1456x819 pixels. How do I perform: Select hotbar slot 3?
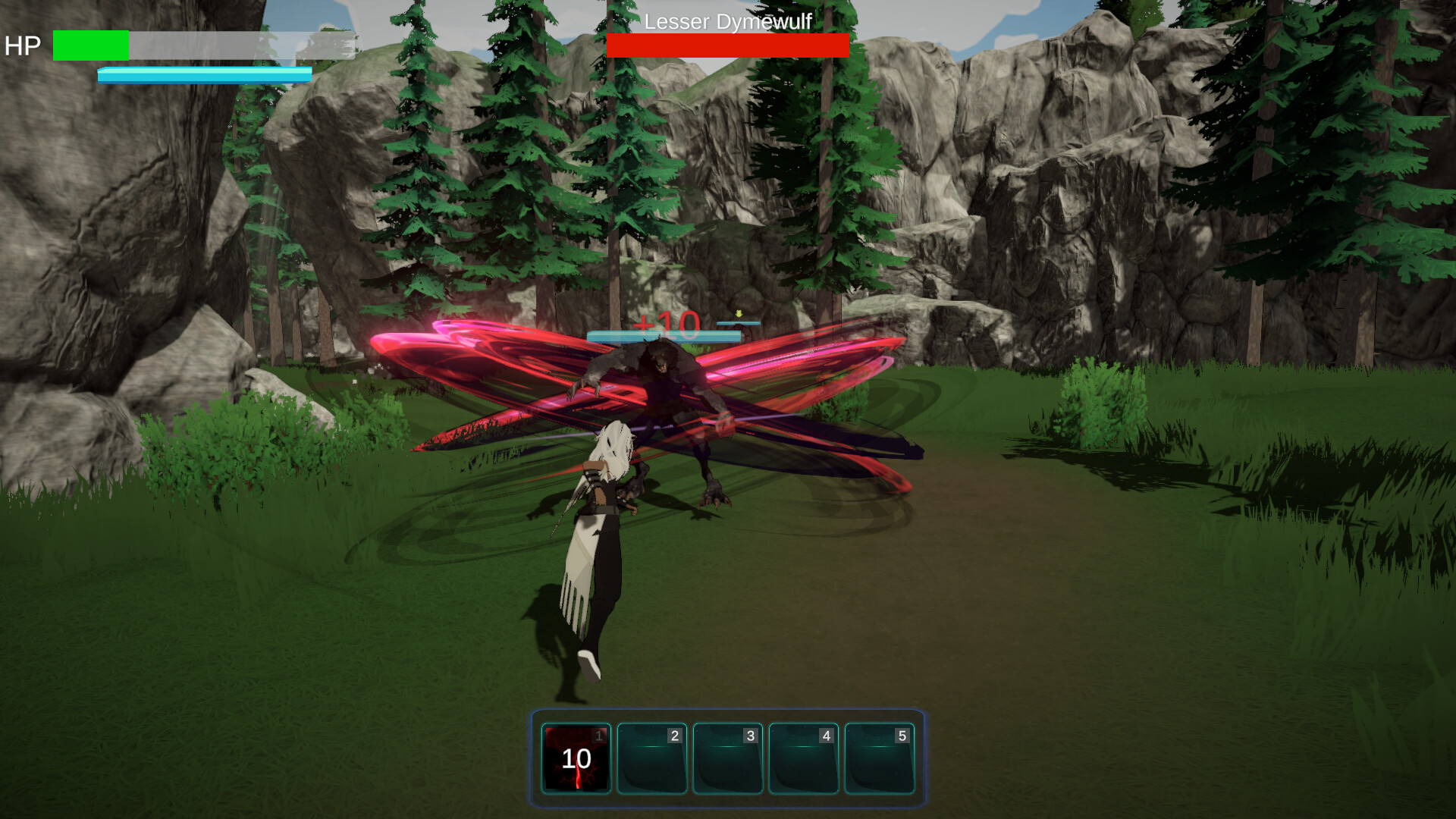[728, 760]
